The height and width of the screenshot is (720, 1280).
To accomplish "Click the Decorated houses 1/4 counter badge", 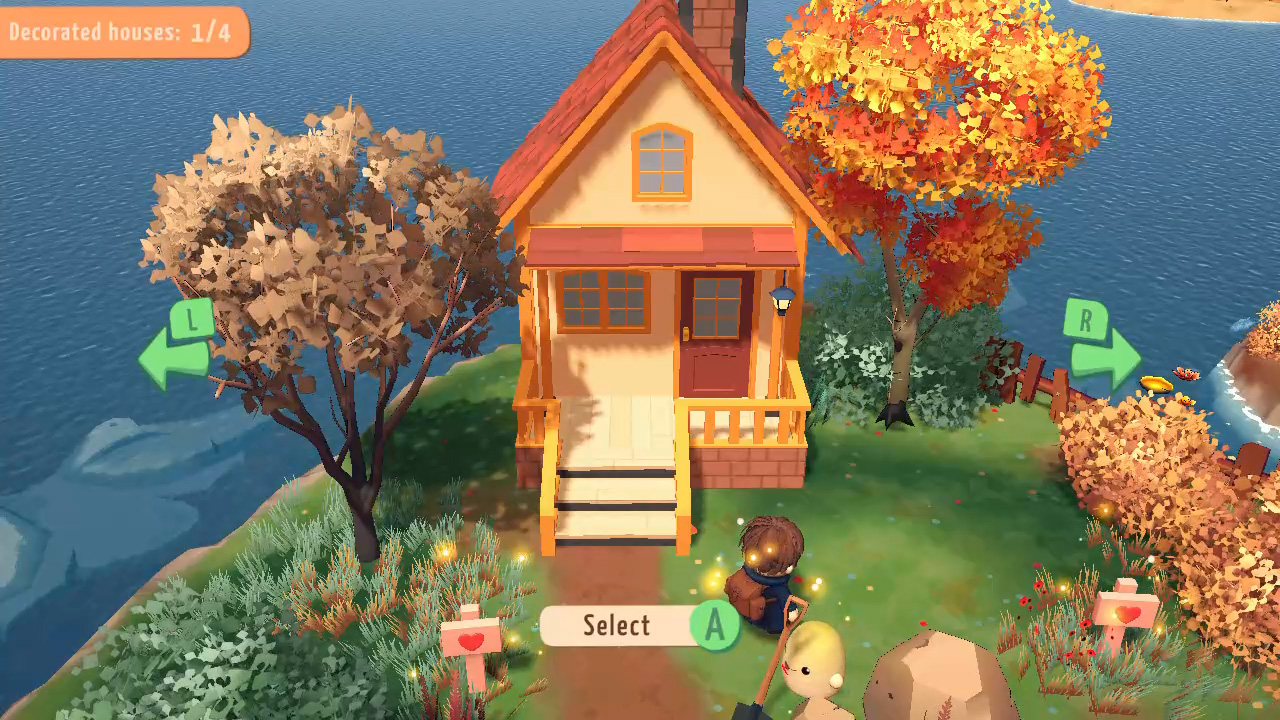I will tap(120, 29).
